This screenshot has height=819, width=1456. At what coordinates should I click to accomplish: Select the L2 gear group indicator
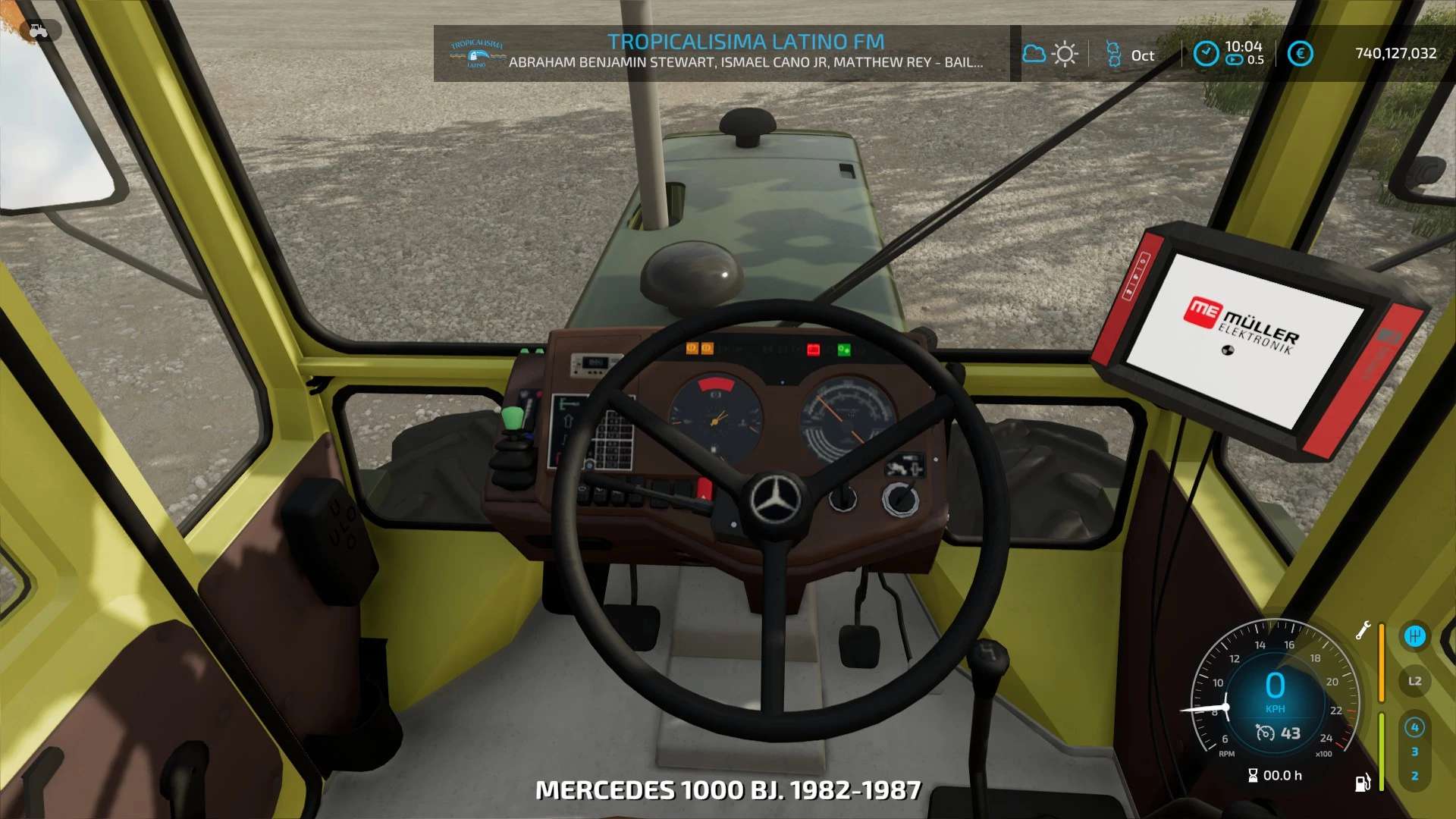(x=1414, y=681)
